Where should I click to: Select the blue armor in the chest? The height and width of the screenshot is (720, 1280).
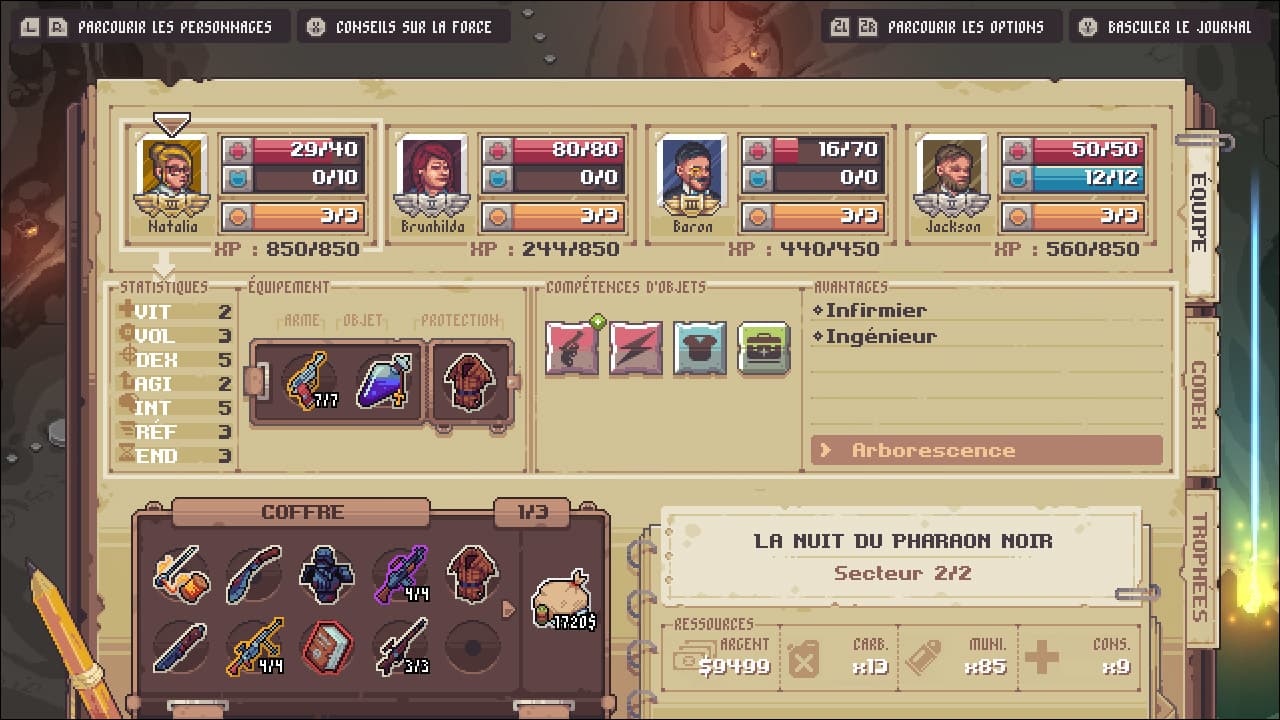(327, 574)
